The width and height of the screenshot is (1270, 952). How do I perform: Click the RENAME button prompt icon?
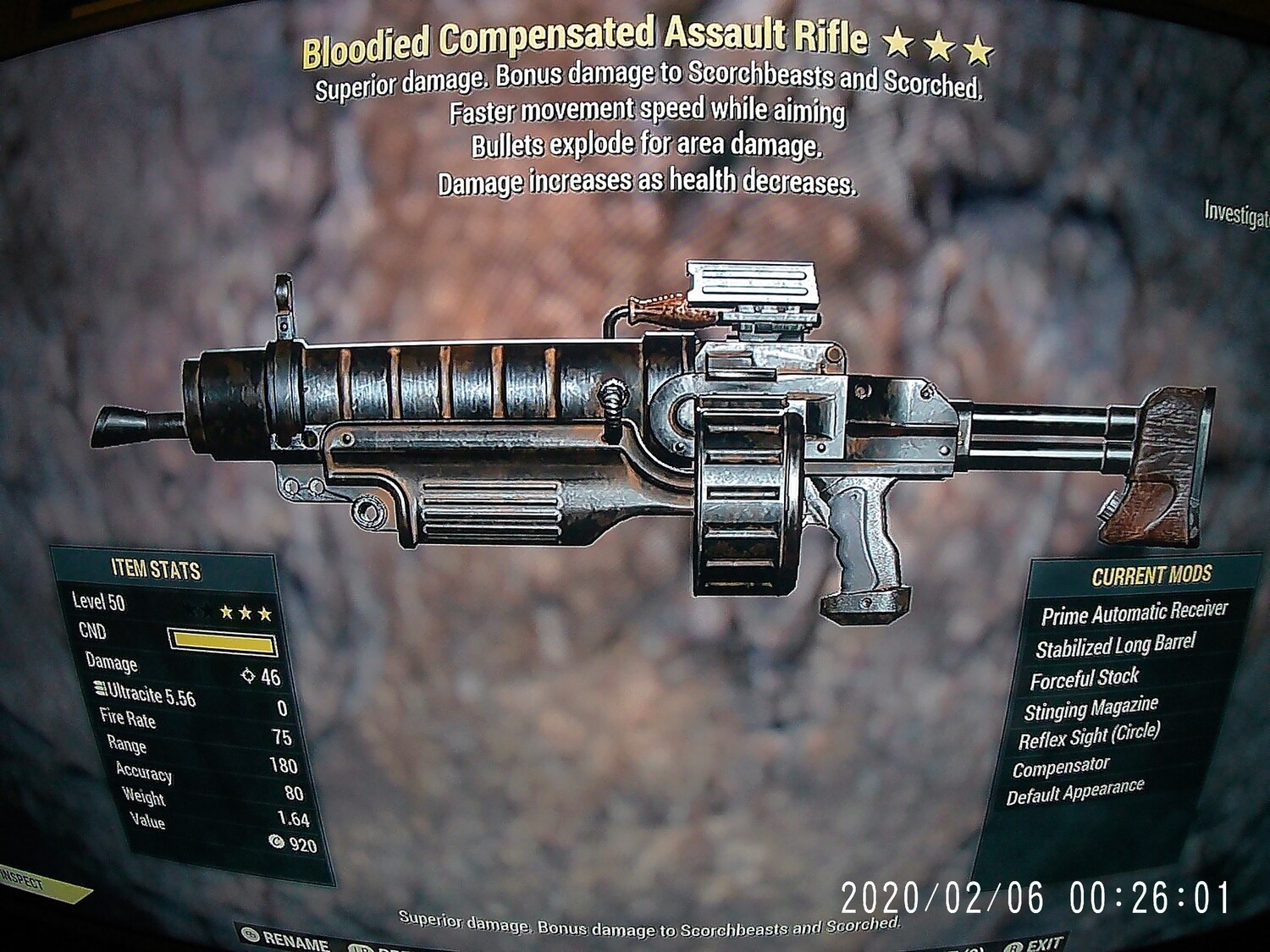pyautogui.click(x=251, y=934)
